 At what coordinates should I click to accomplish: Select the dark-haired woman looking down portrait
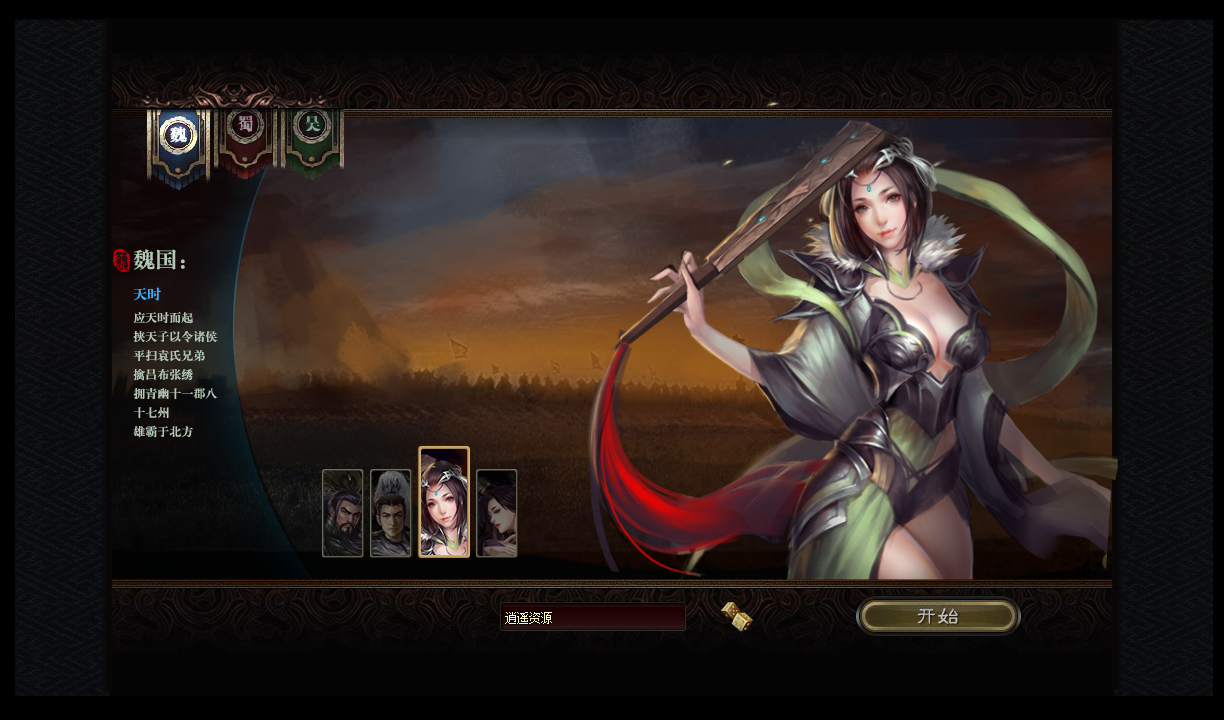(x=497, y=513)
